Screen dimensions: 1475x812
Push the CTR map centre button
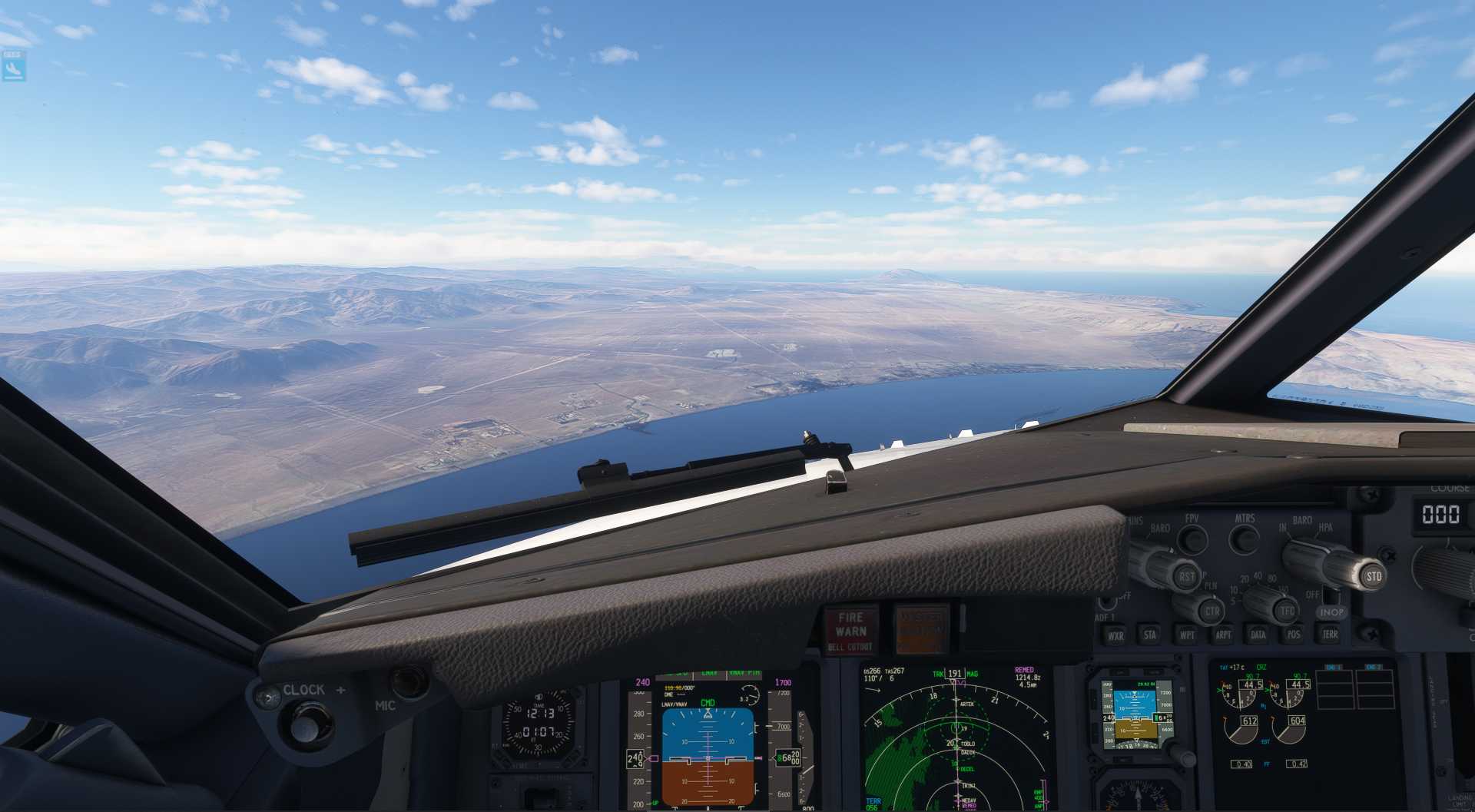point(1211,611)
